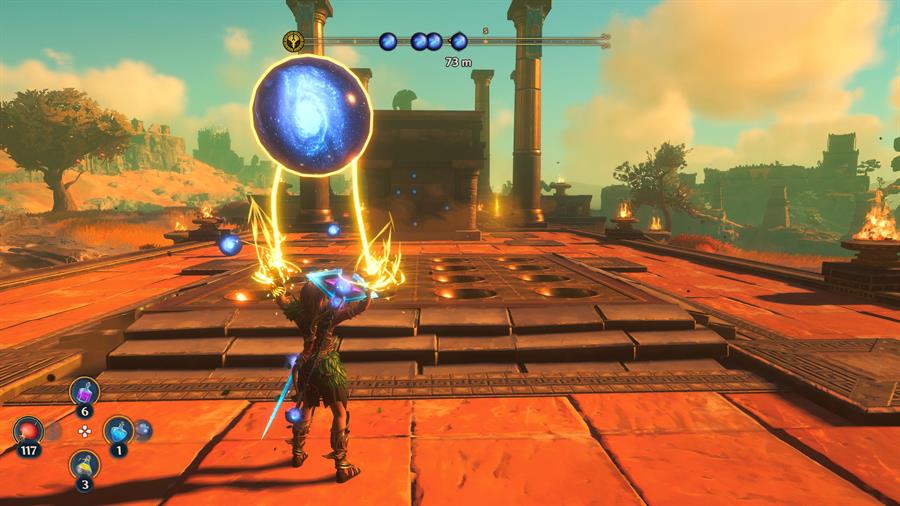Use the blue stamina potion icon
900x506 pixels.
pyautogui.click(x=118, y=430)
